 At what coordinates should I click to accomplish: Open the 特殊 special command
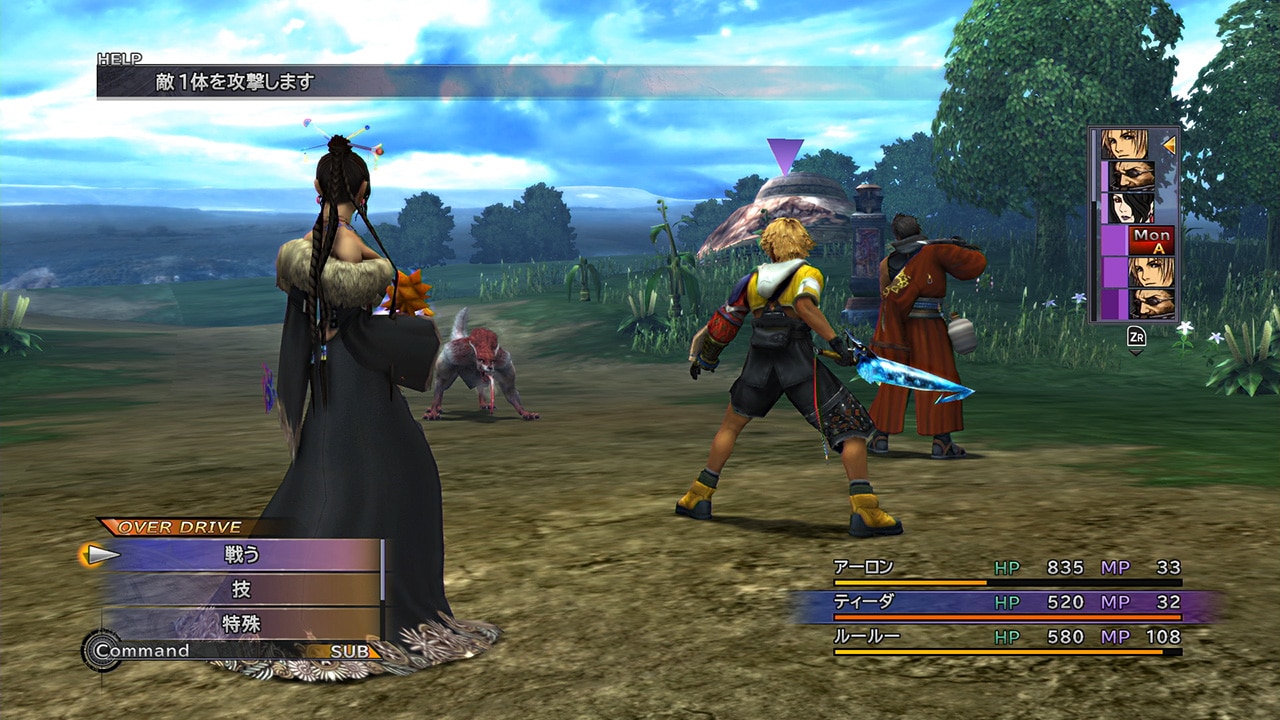pyautogui.click(x=242, y=624)
